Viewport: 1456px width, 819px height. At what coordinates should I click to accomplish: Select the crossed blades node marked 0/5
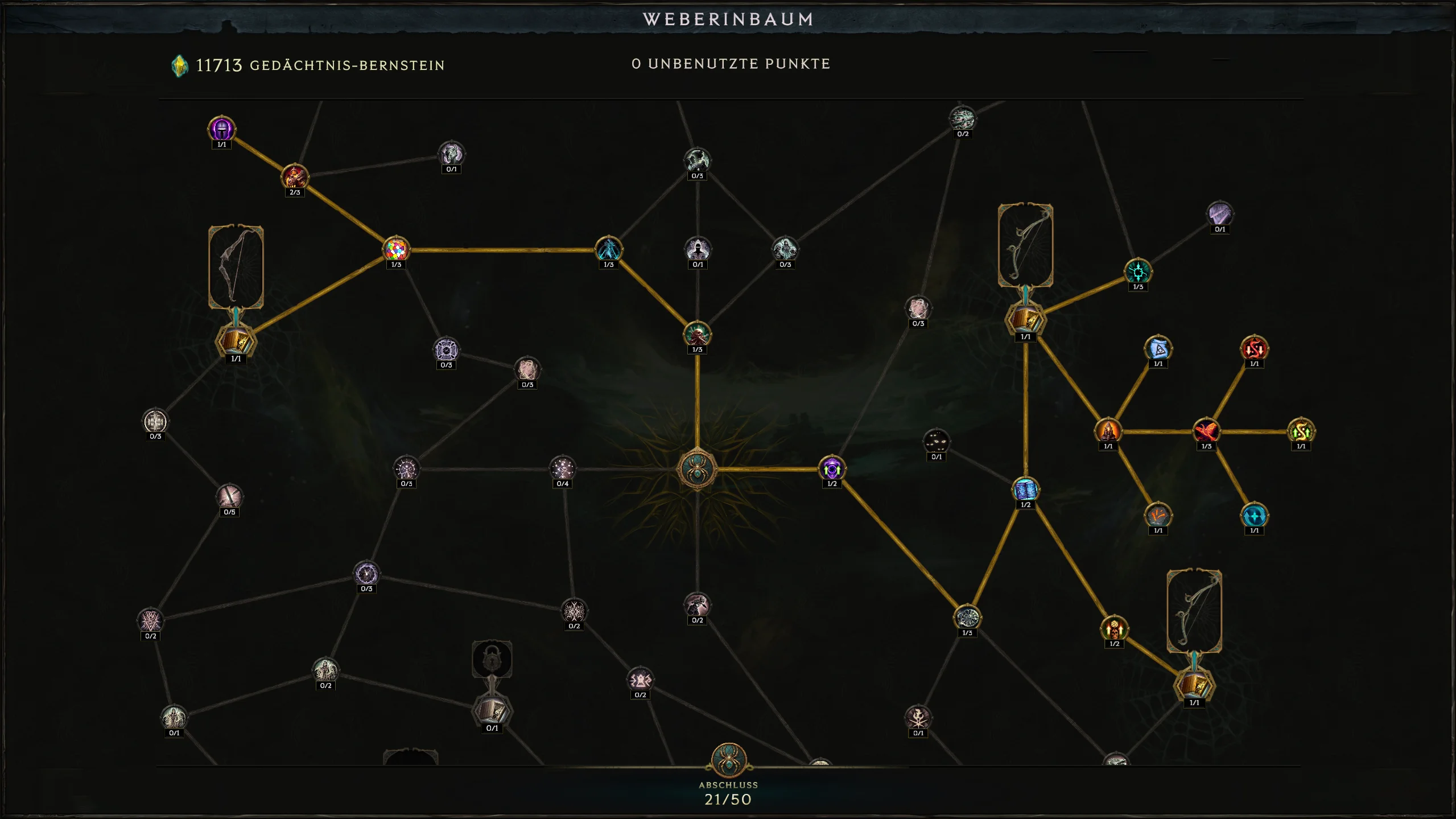[229, 497]
